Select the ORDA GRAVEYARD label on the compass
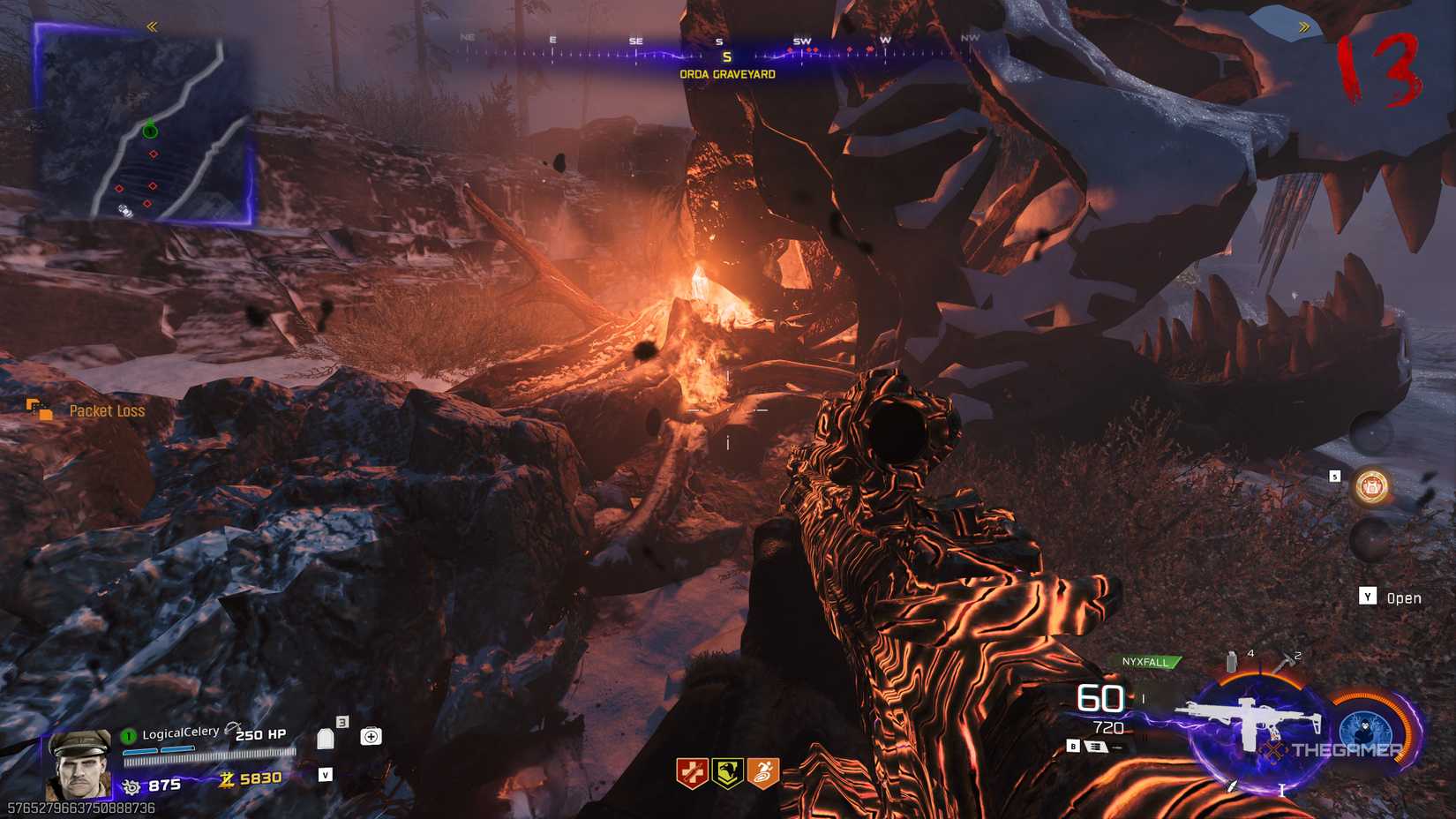The width and height of the screenshot is (1456, 819). (x=726, y=75)
